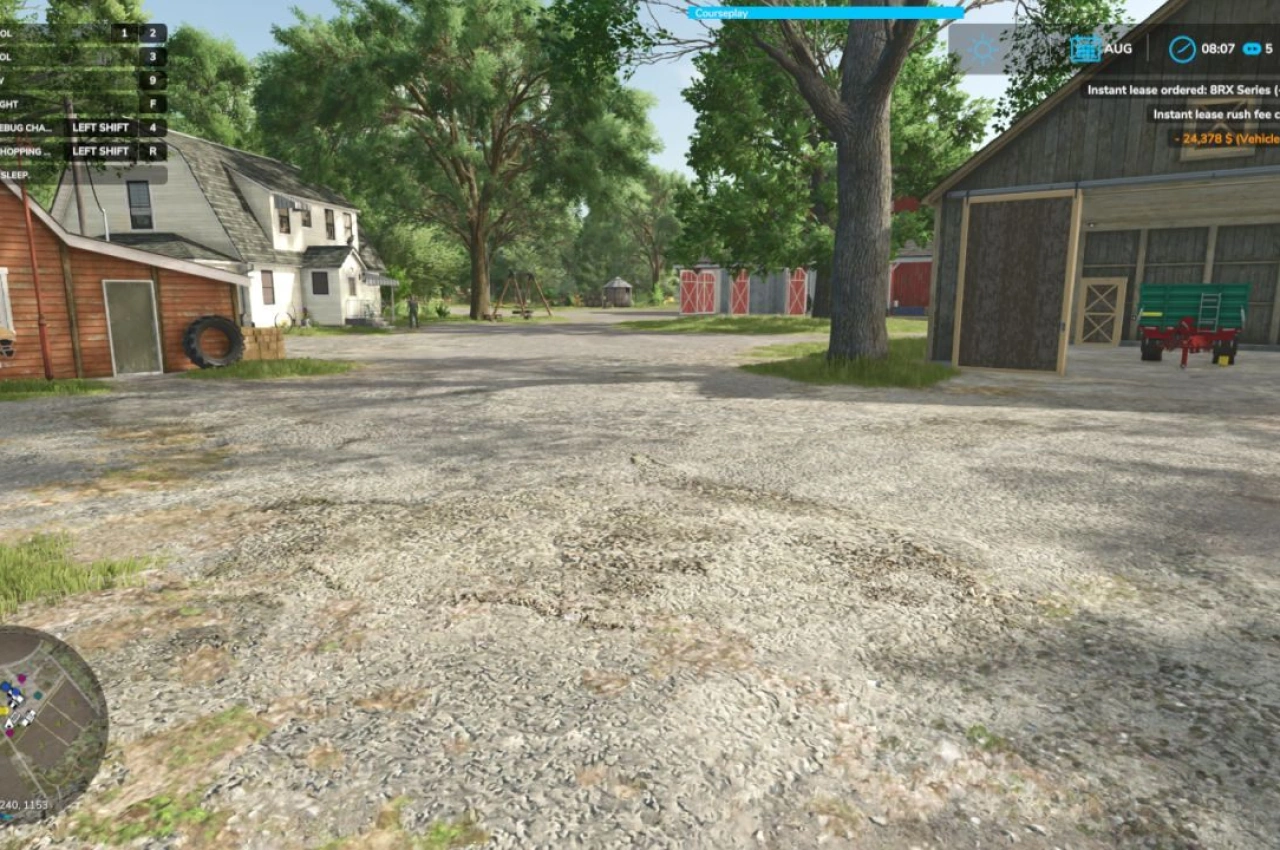The height and width of the screenshot is (850, 1280).
Task: Click the blue coin icon next to 5
Action: point(1249,47)
